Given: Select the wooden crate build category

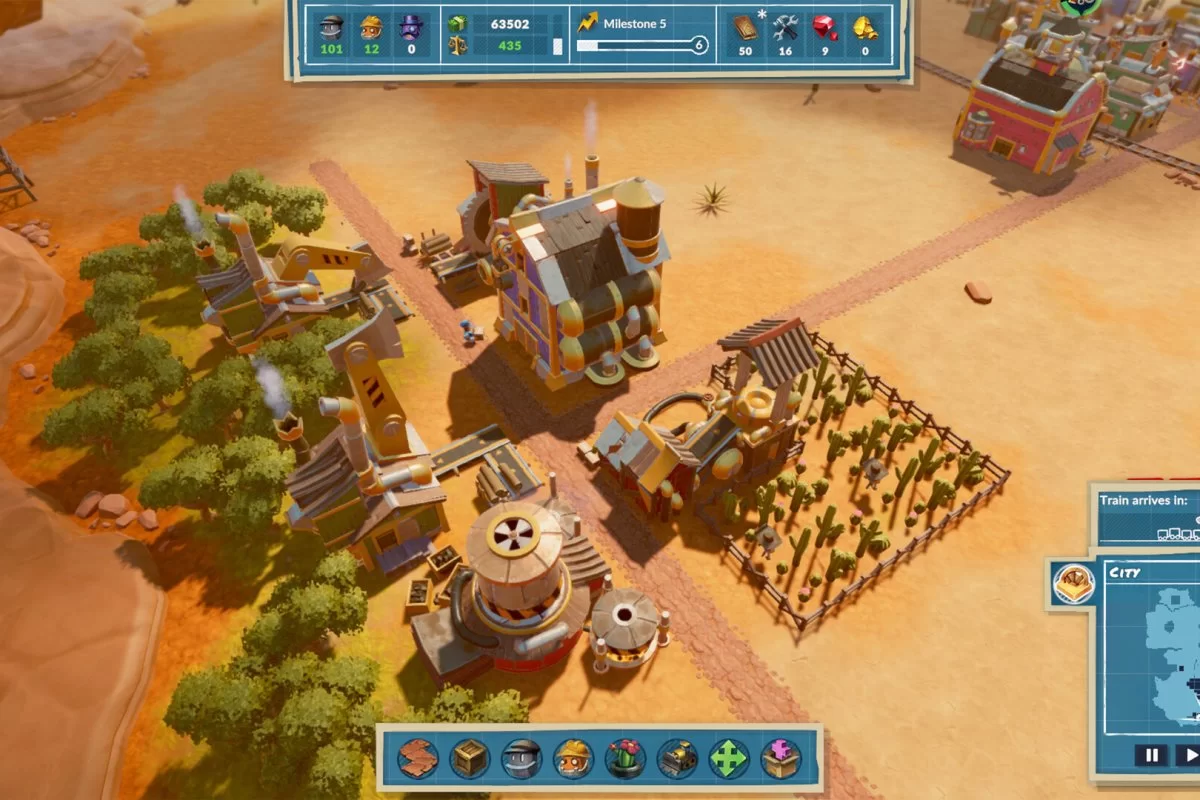Looking at the screenshot, I should pyautogui.click(x=469, y=759).
